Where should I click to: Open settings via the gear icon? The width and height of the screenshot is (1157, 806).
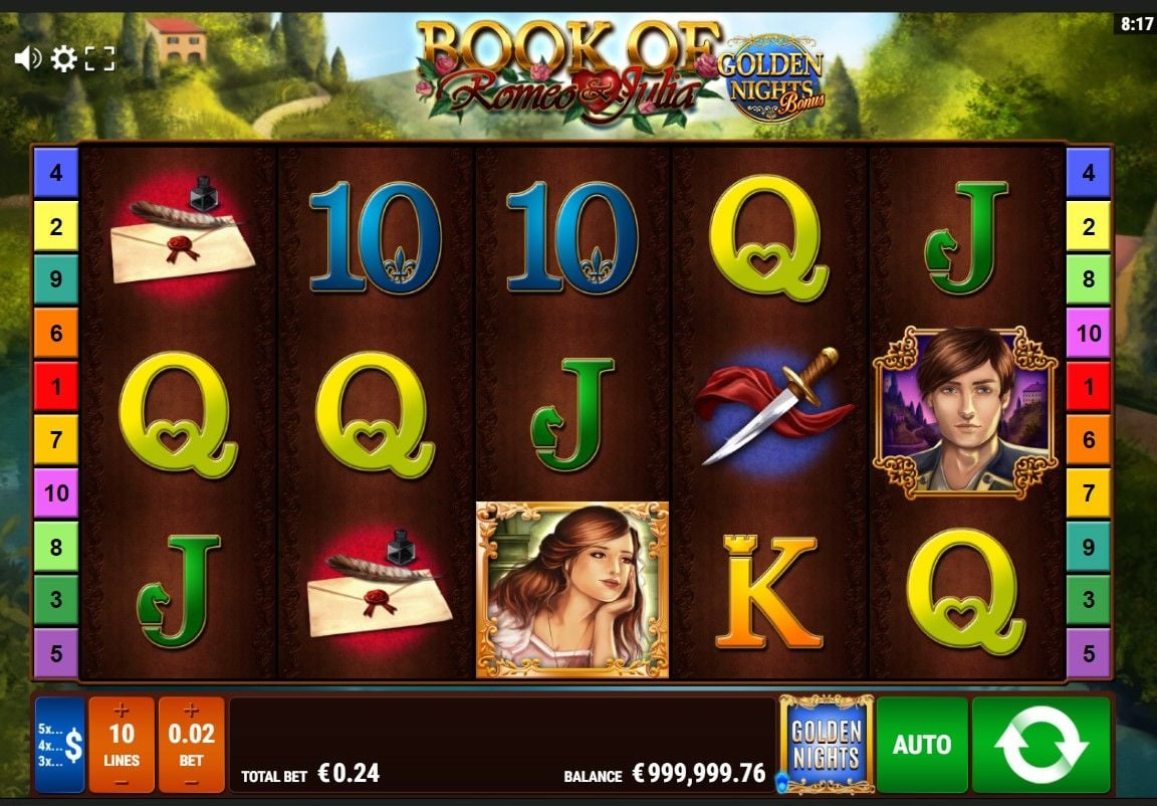pos(64,59)
